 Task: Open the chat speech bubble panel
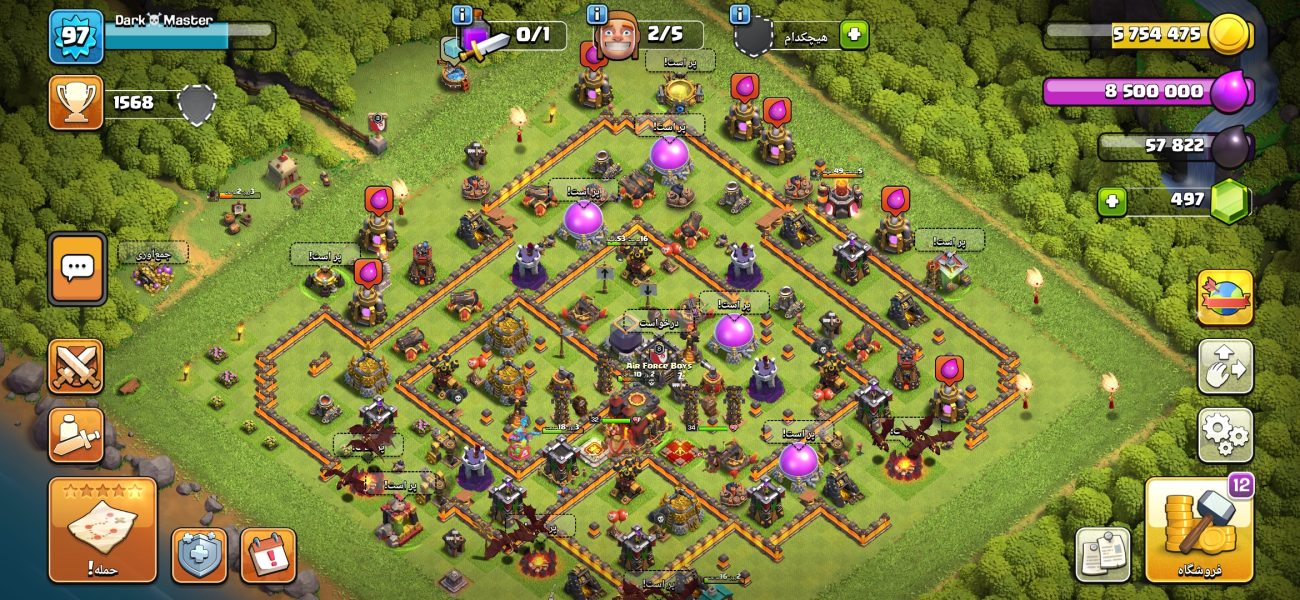tap(77, 269)
